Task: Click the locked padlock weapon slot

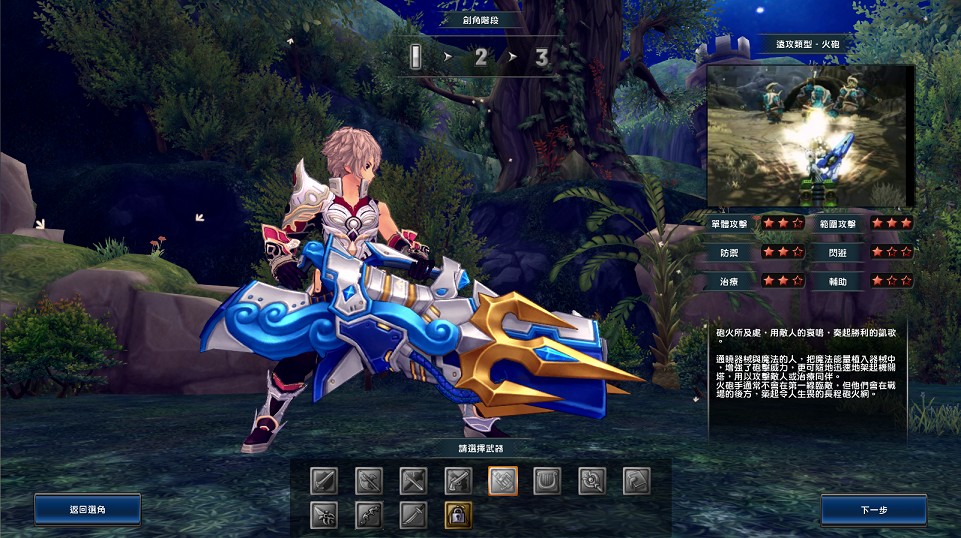Action: tap(458, 516)
